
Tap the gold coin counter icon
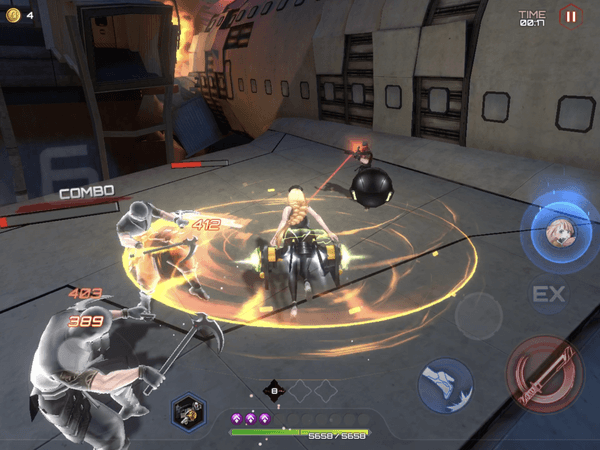(x=13, y=15)
